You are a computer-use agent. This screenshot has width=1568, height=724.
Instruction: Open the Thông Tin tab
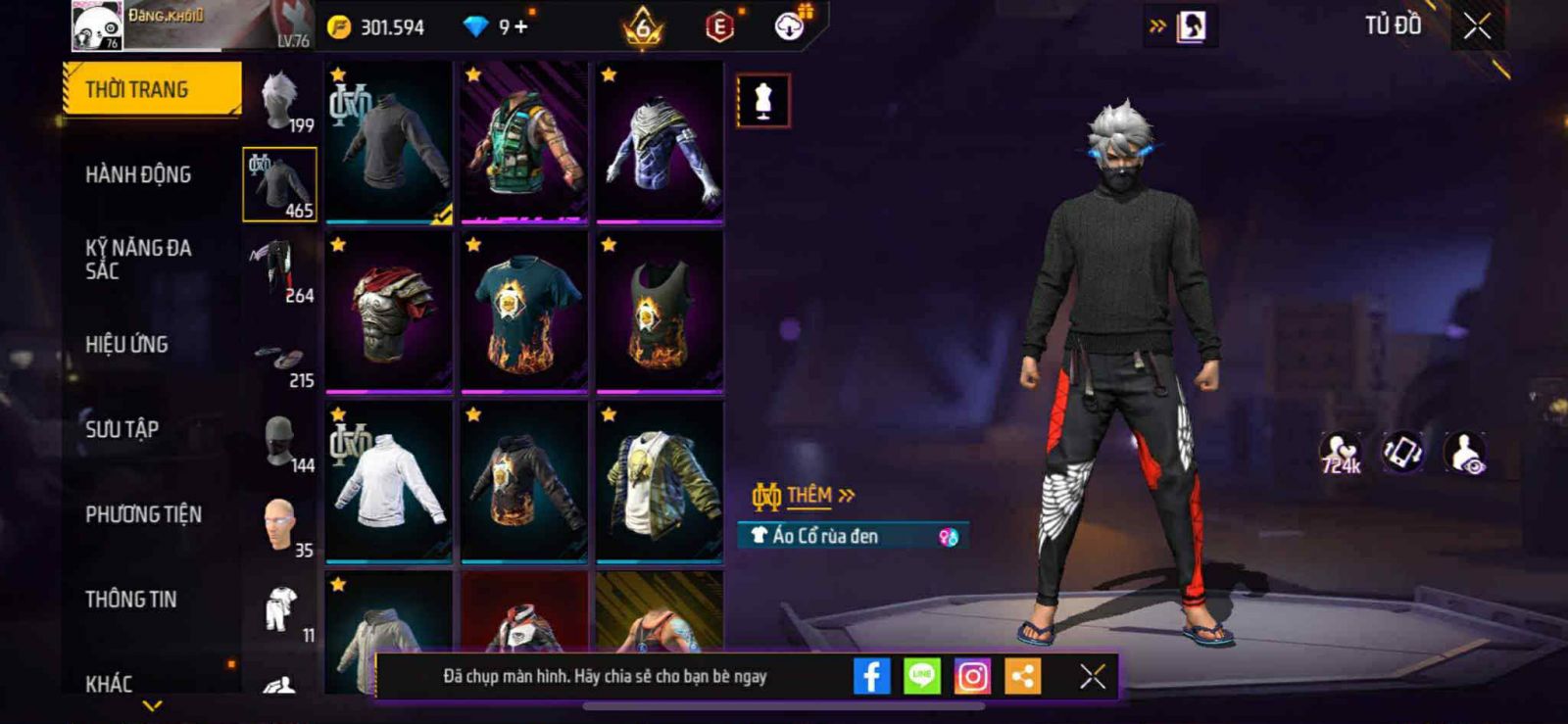click(x=130, y=600)
